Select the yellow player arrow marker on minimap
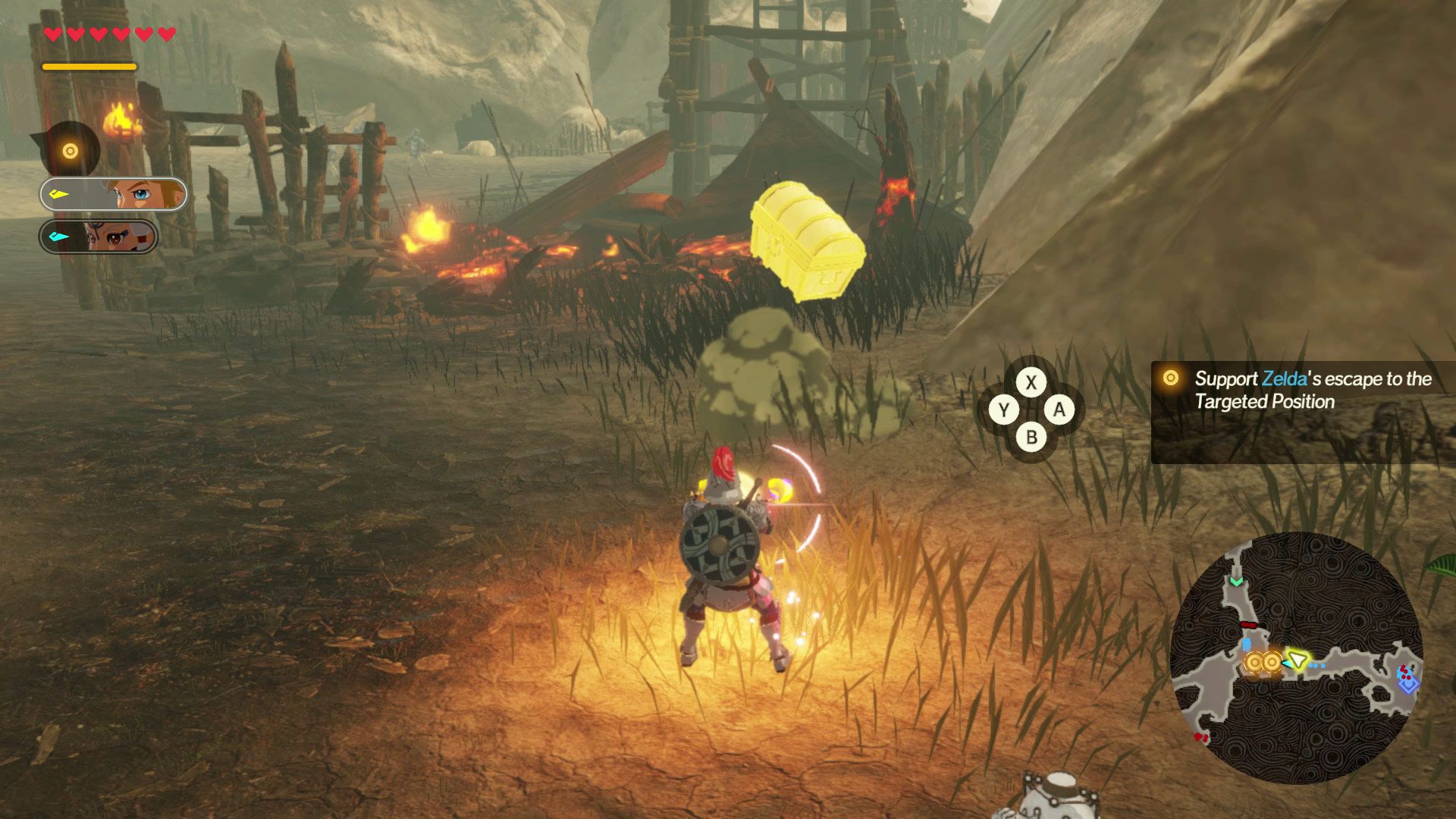The width and height of the screenshot is (1456, 819). point(1298,661)
